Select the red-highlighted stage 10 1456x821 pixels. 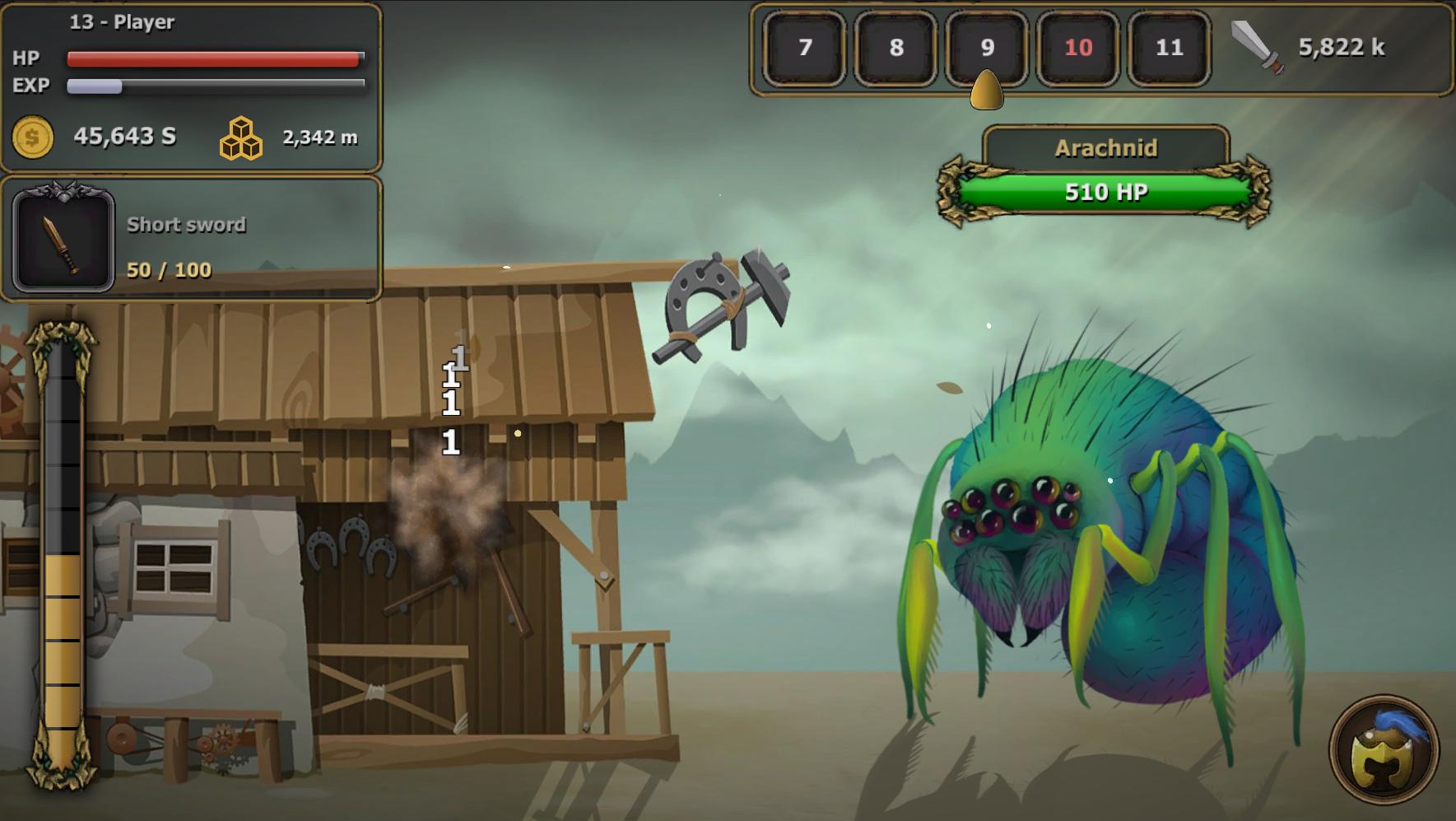[x=1078, y=49]
